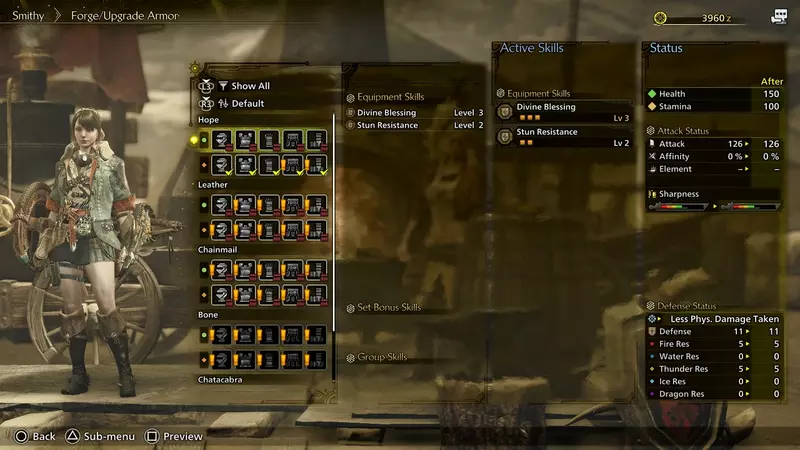Select the Bone helmet in the green-dot row
The width and height of the screenshot is (800, 450).
pos(222,335)
